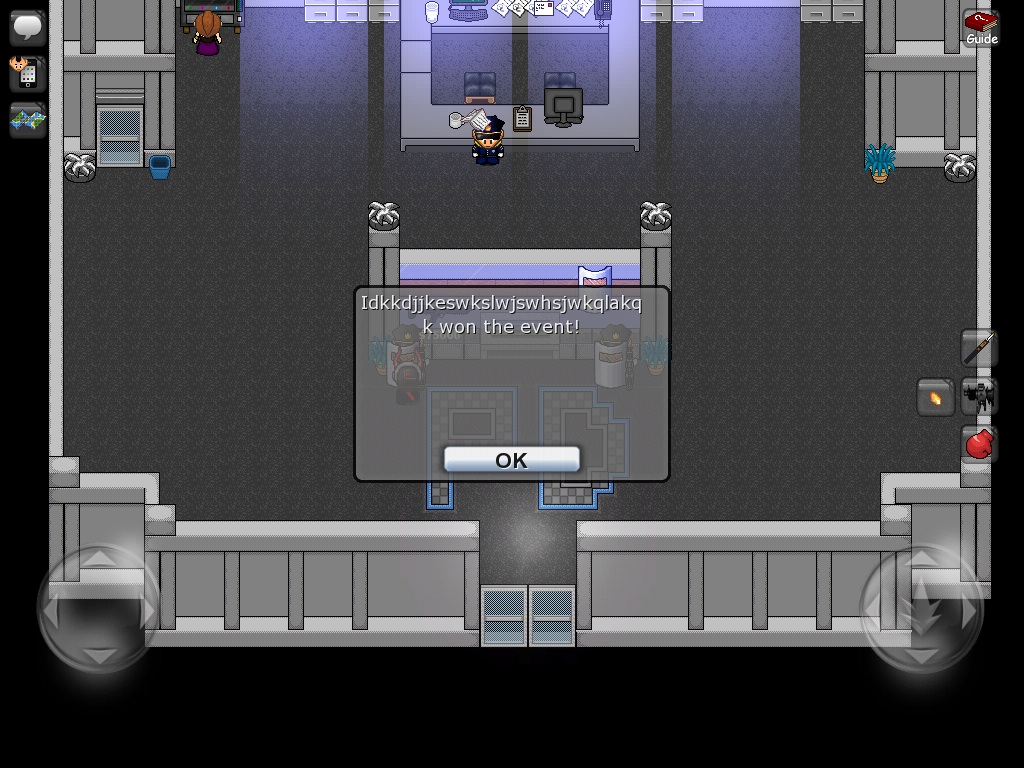Open the world map
Image resolution: width=1024 pixels, height=768 pixels.
click(x=27, y=120)
